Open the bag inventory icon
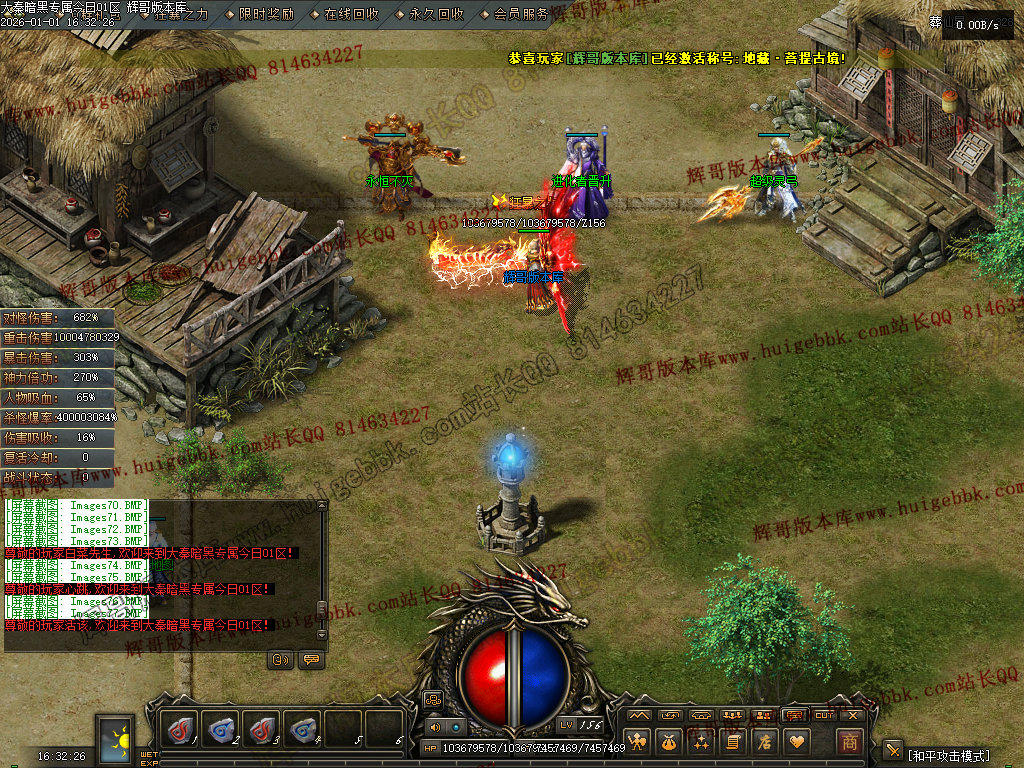1024x768 pixels. coord(670,742)
